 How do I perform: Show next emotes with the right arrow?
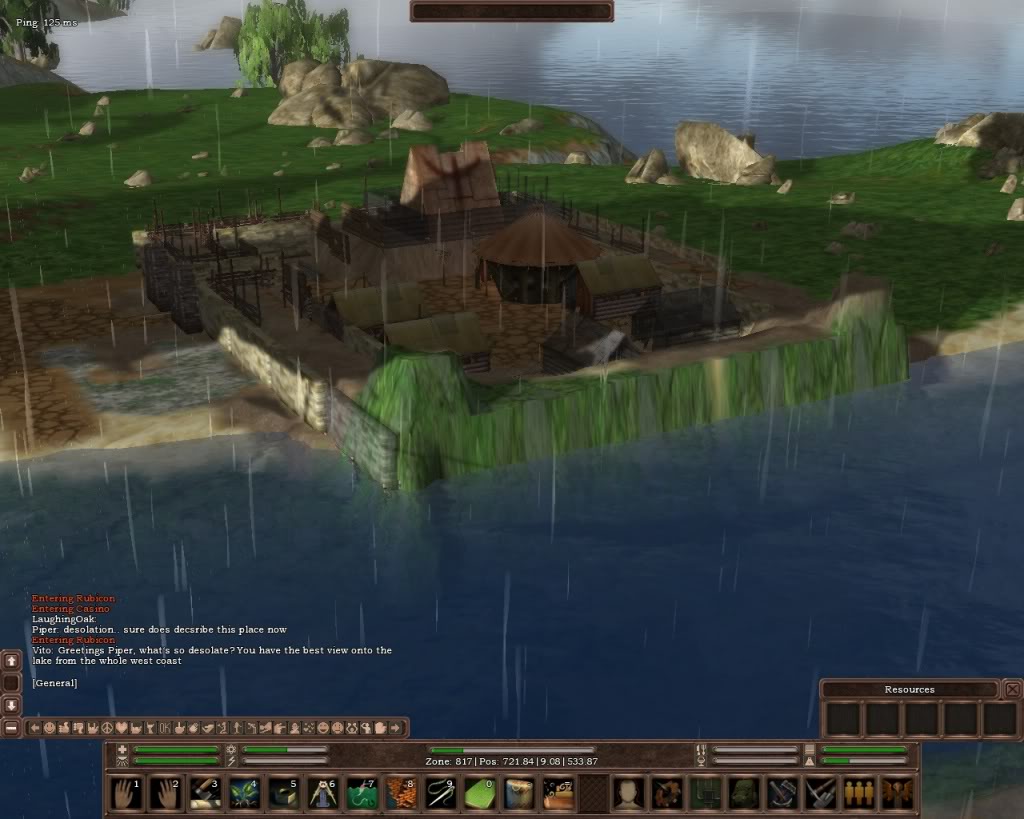point(396,728)
